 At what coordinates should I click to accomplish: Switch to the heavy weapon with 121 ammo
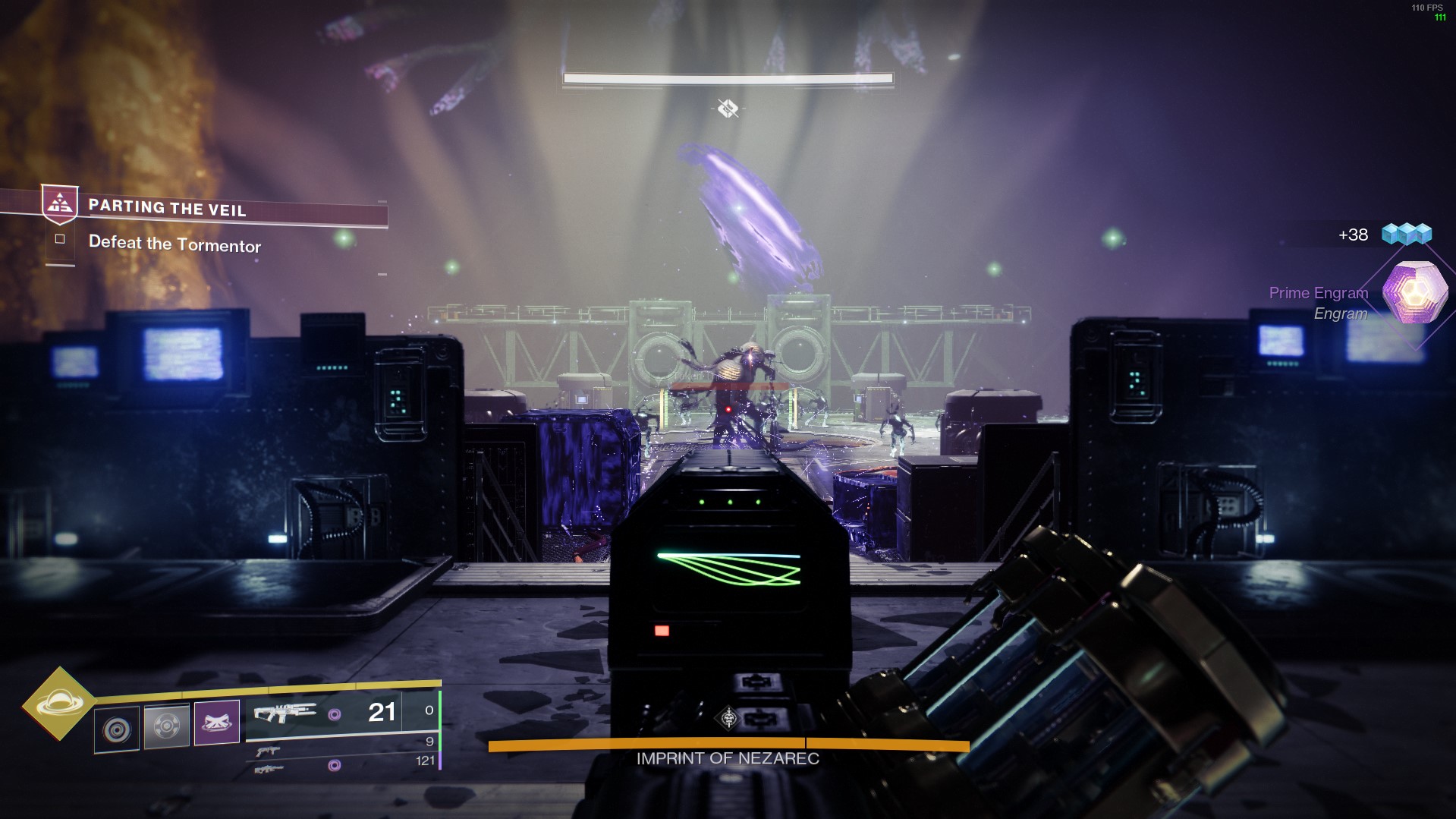point(269,769)
